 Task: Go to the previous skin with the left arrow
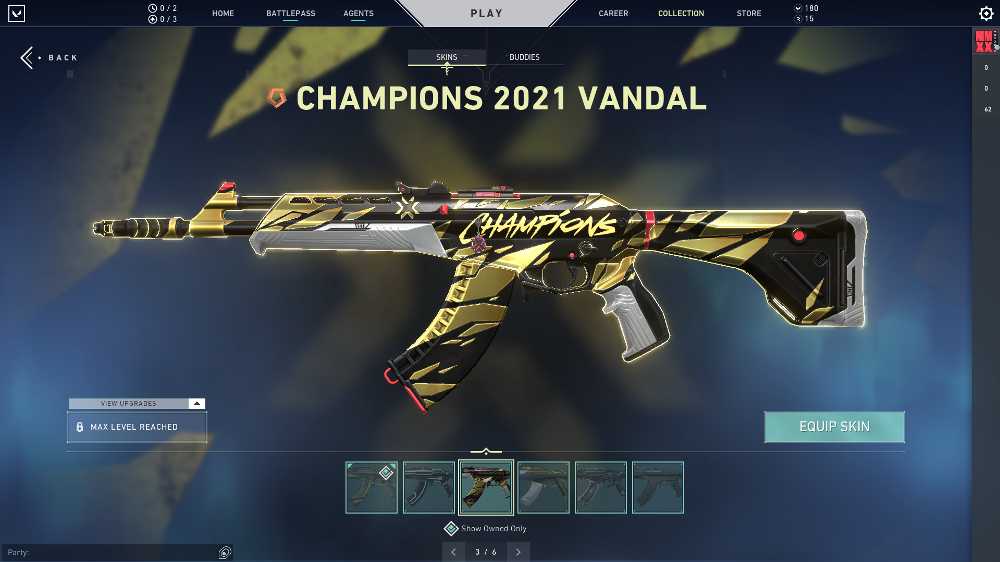[453, 551]
